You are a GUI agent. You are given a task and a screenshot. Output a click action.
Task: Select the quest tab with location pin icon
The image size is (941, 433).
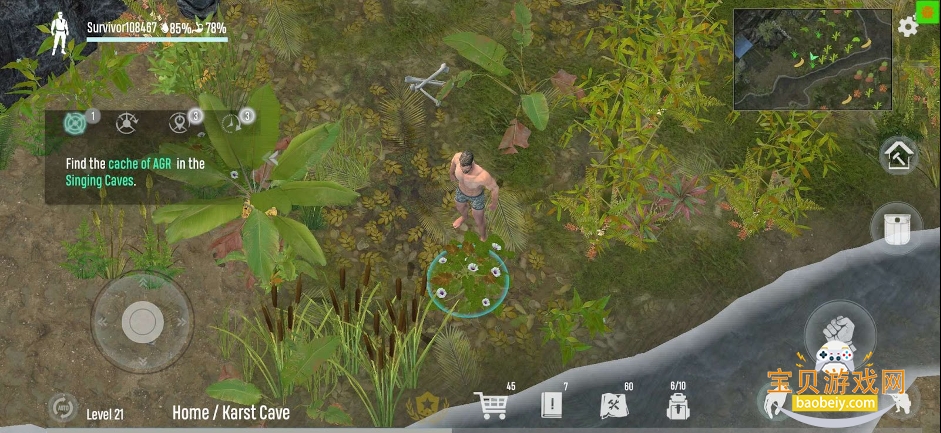point(178,123)
